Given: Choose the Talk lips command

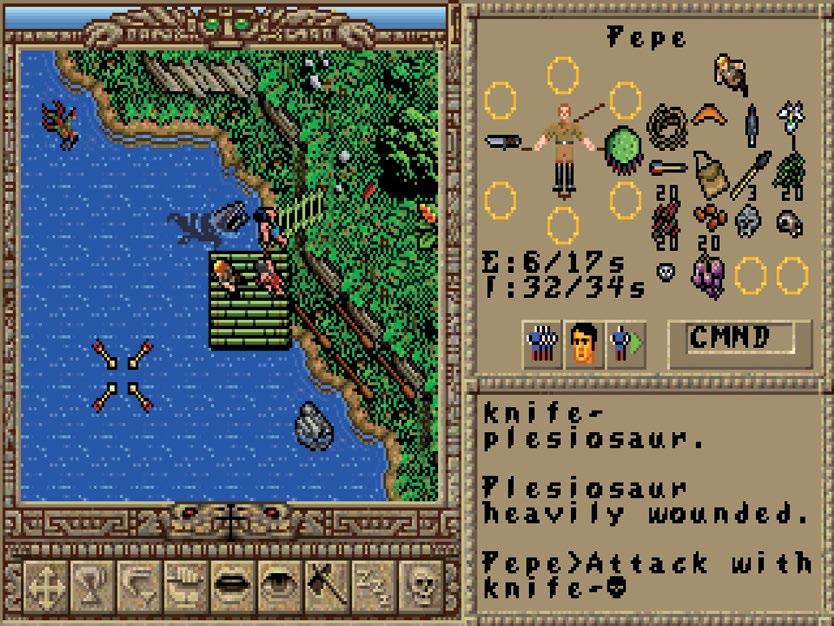Looking at the screenshot, I should pyautogui.click(x=232, y=588).
